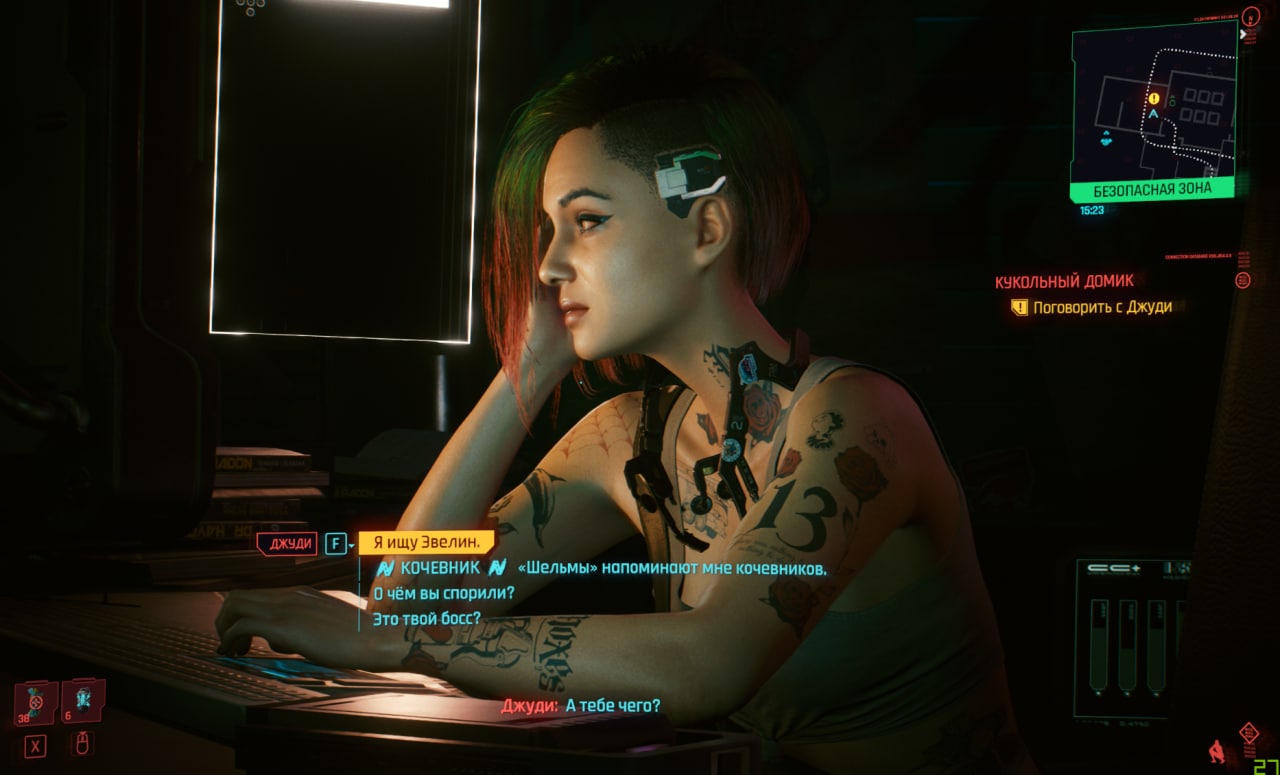Image resolution: width=1280 pixels, height=775 pixels.
Task: Select the reply "Это твой босс?"
Action: (426, 618)
